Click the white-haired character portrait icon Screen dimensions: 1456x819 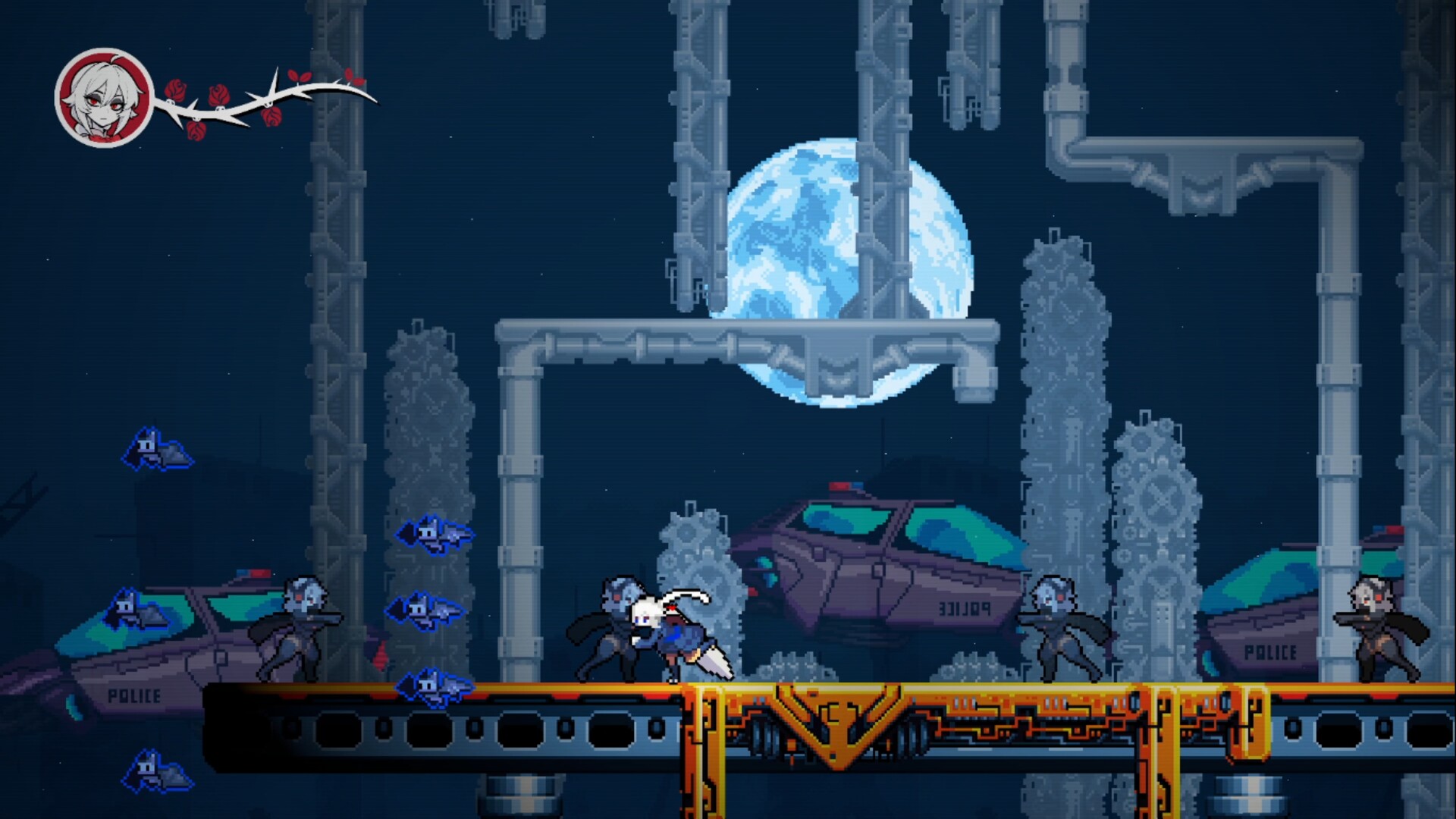point(102,95)
